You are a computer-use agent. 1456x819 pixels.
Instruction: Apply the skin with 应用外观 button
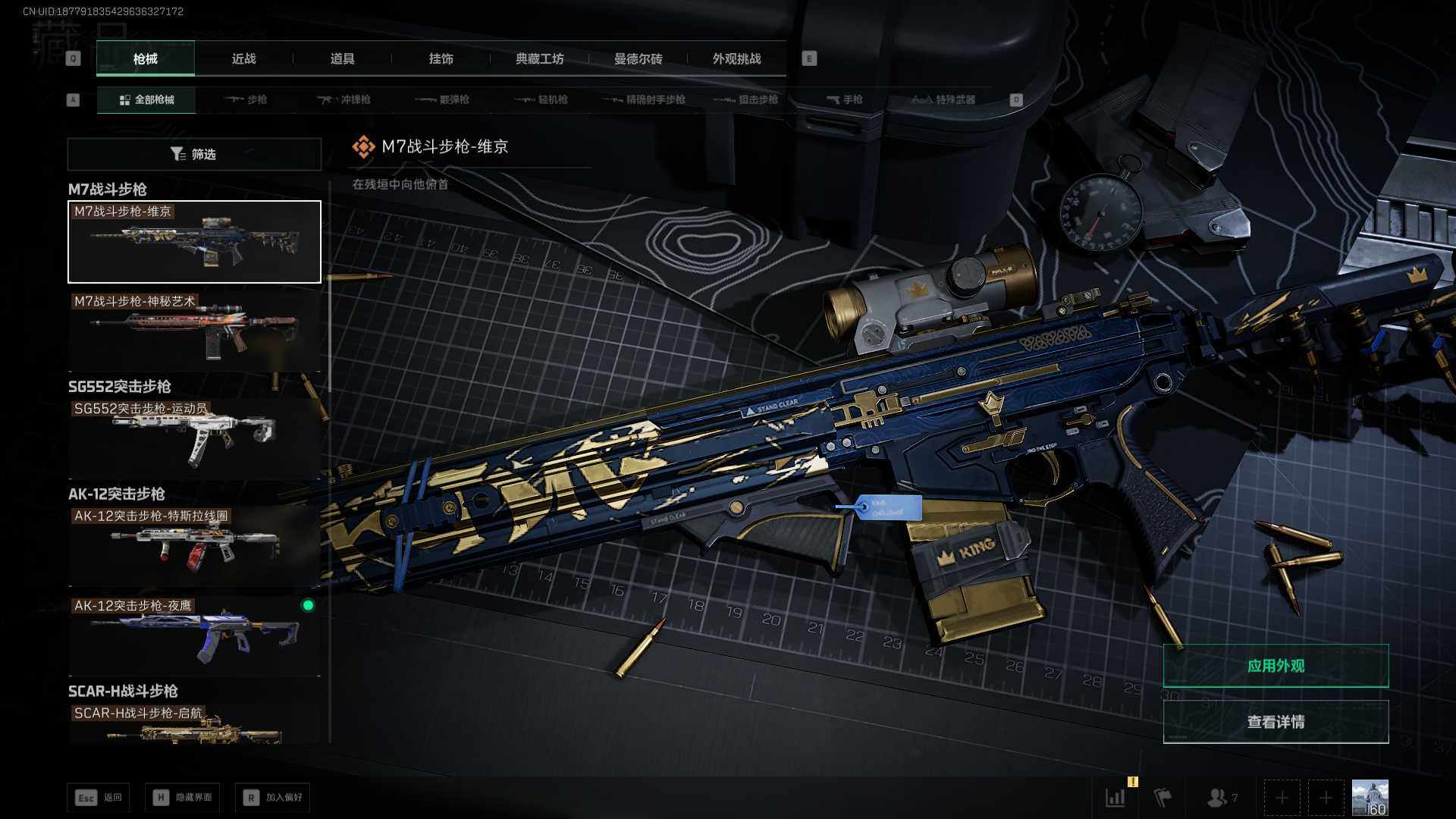(x=1276, y=666)
